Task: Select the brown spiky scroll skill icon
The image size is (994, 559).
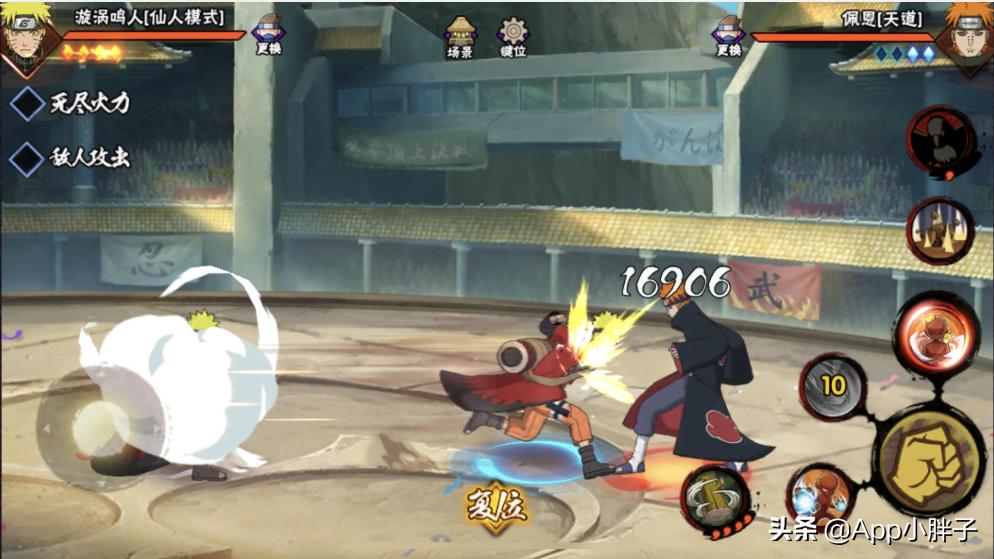Action: tap(940, 231)
